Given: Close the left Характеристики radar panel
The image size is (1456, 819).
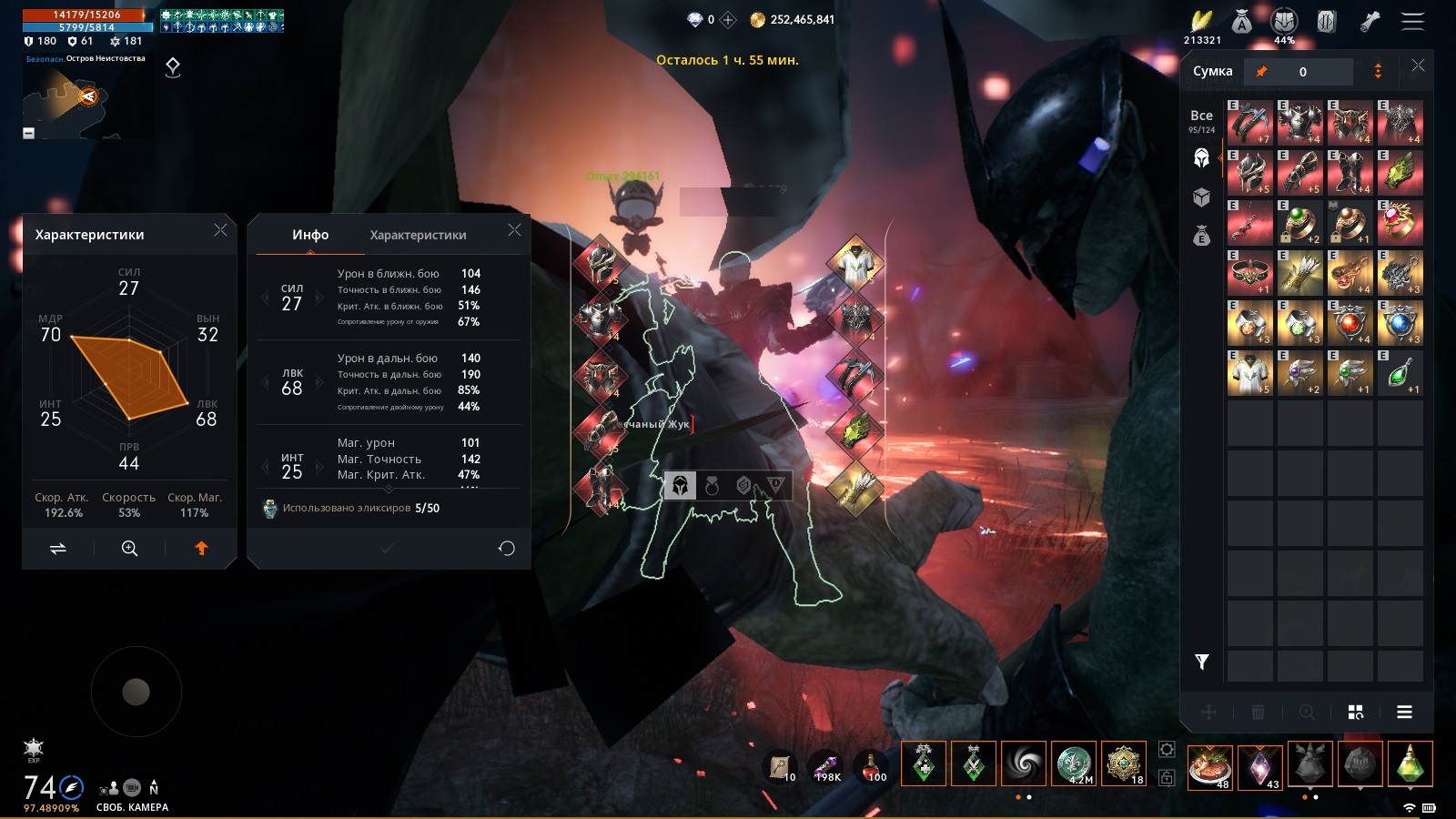Looking at the screenshot, I should pyautogui.click(x=220, y=230).
